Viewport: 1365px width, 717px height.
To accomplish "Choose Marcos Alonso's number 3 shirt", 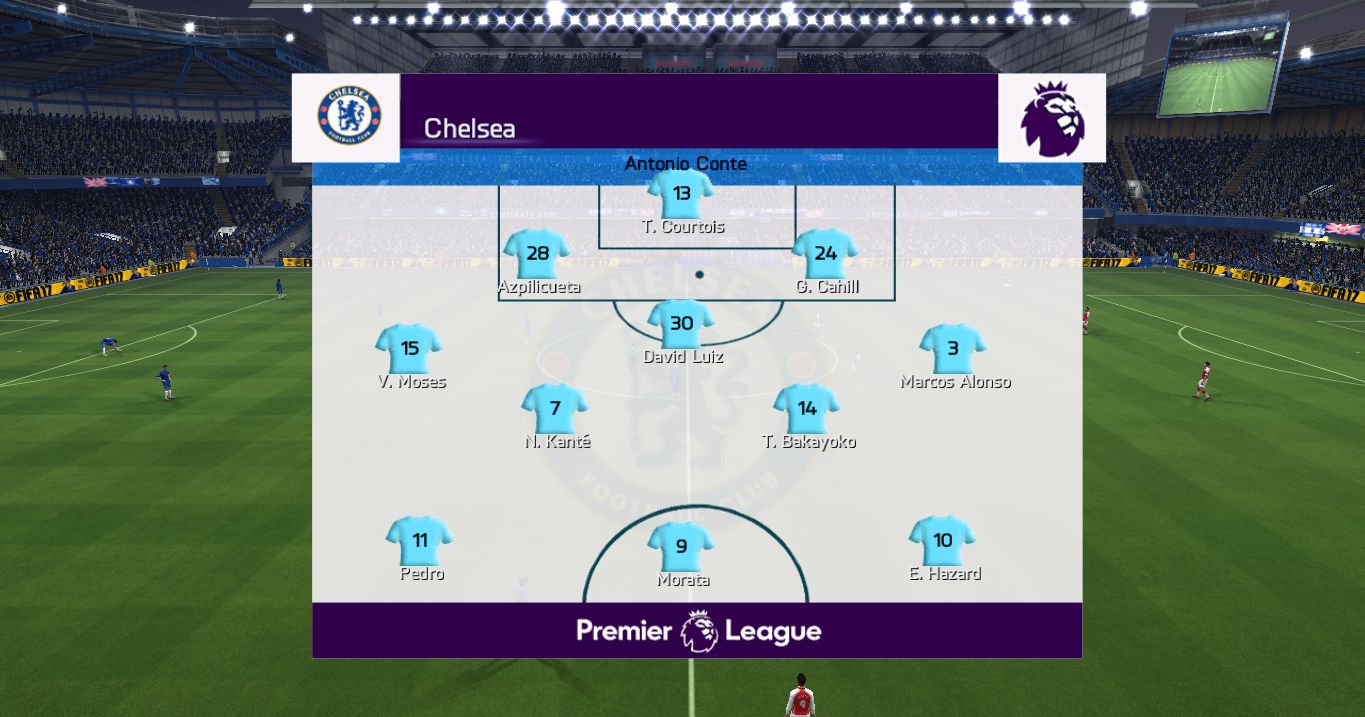I will tap(953, 349).
